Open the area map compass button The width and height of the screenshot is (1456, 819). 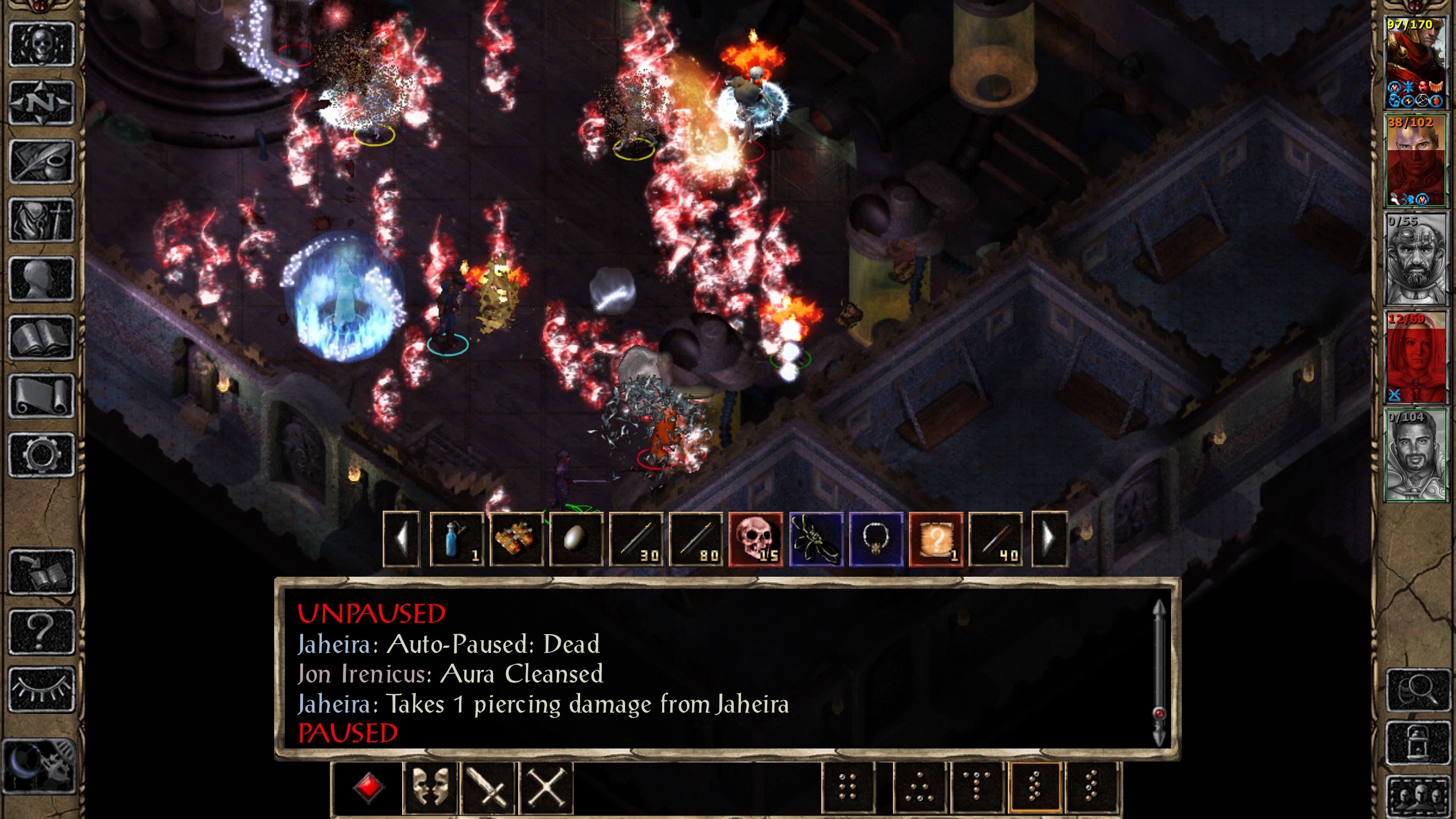(42, 103)
